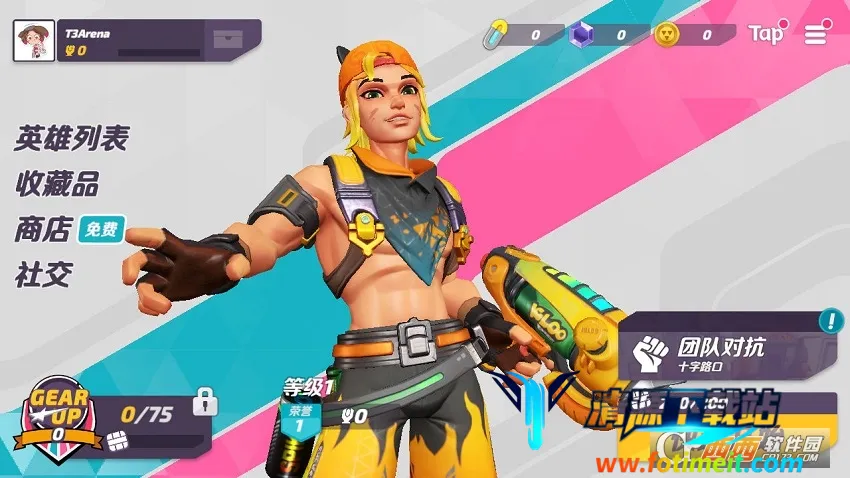Show mode info via exclamation icon
This screenshot has height=478, width=850.
point(830,321)
